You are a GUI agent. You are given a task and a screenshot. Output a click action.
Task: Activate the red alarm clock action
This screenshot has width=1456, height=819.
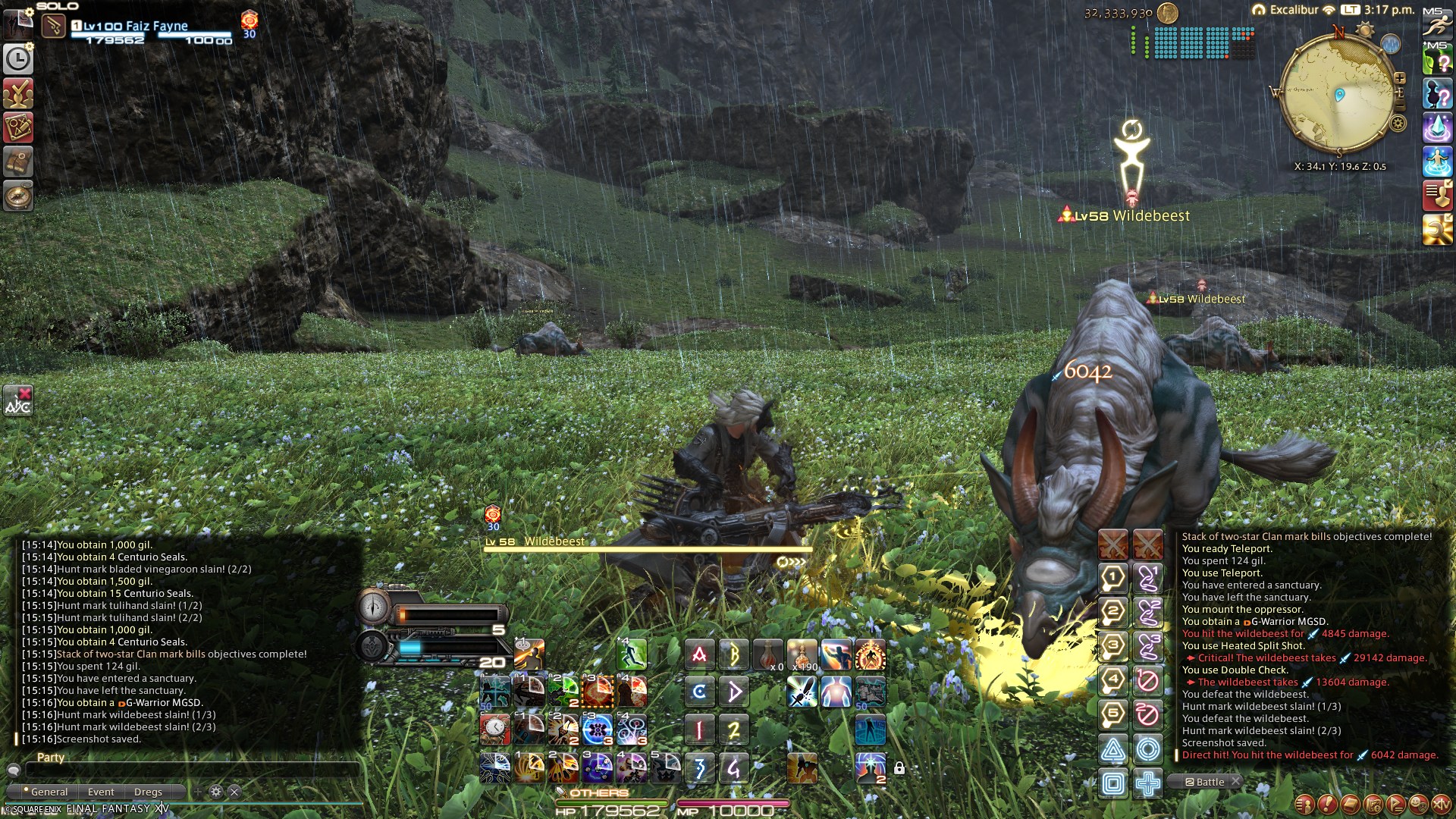pyautogui.click(x=494, y=729)
